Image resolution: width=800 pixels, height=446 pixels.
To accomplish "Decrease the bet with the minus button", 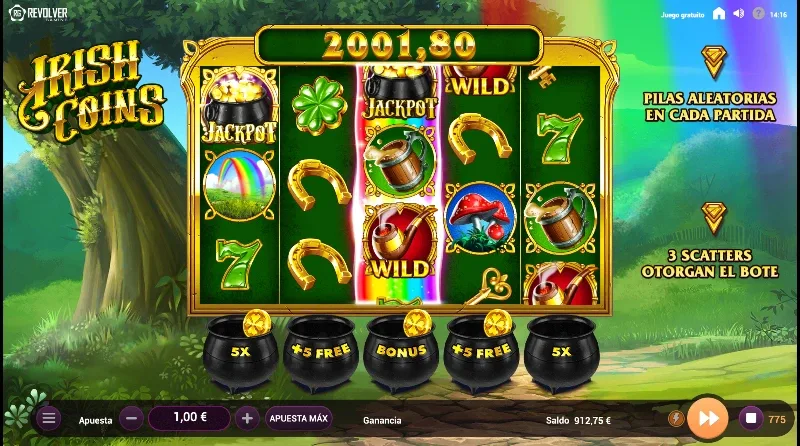I will [x=131, y=419].
